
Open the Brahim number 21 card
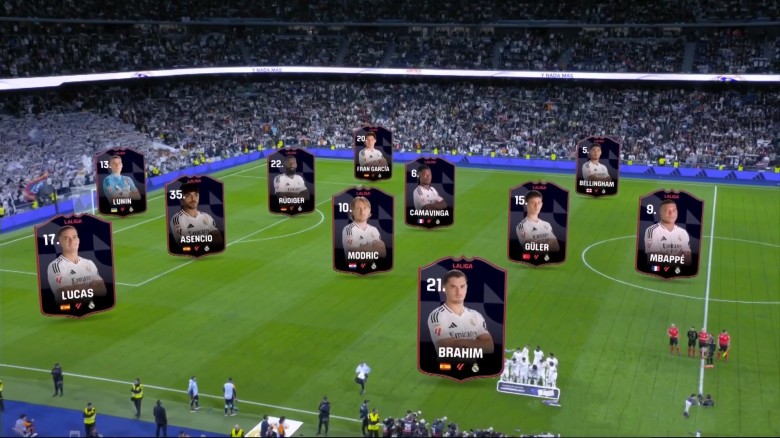click(461, 316)
